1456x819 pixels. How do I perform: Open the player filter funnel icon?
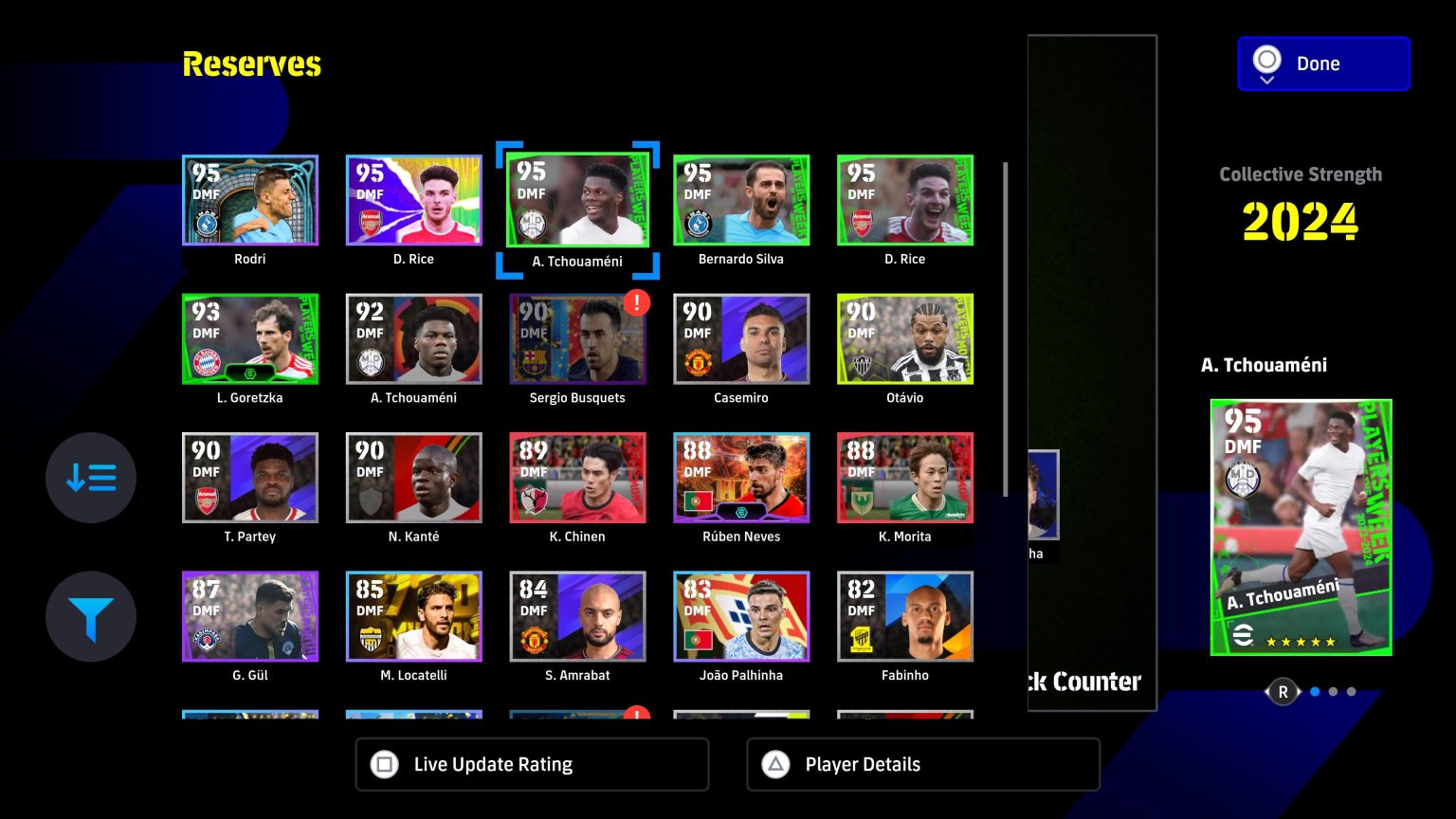[90, 616]
